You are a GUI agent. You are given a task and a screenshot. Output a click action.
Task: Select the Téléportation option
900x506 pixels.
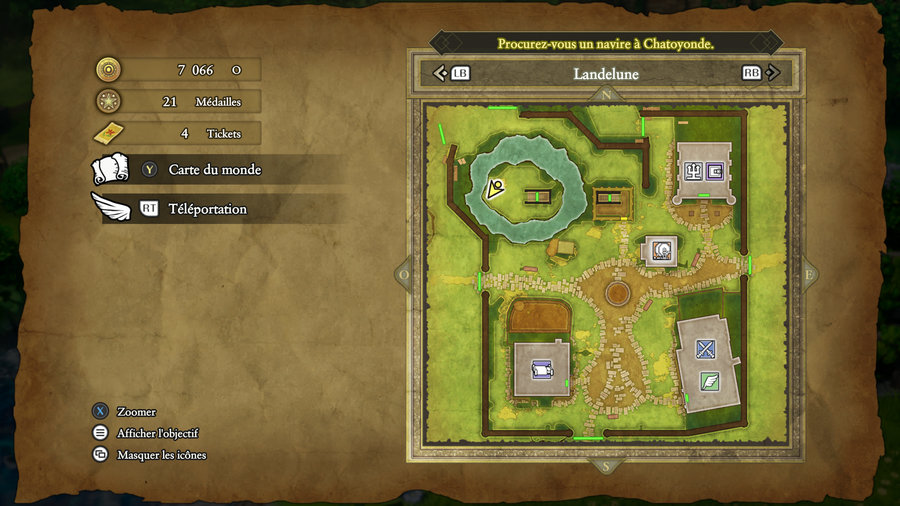(206, 209)
